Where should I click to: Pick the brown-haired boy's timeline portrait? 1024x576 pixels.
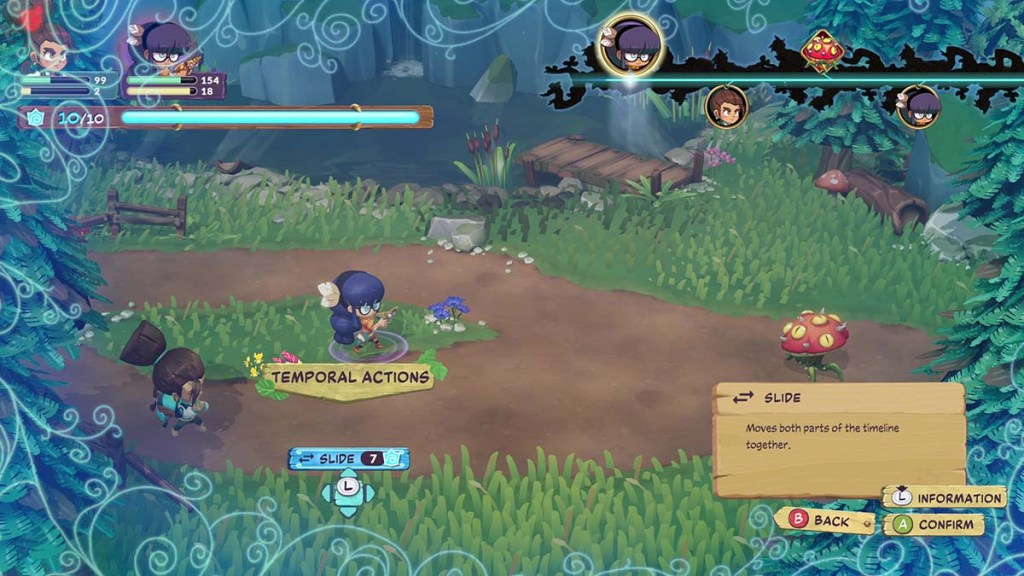727,106
